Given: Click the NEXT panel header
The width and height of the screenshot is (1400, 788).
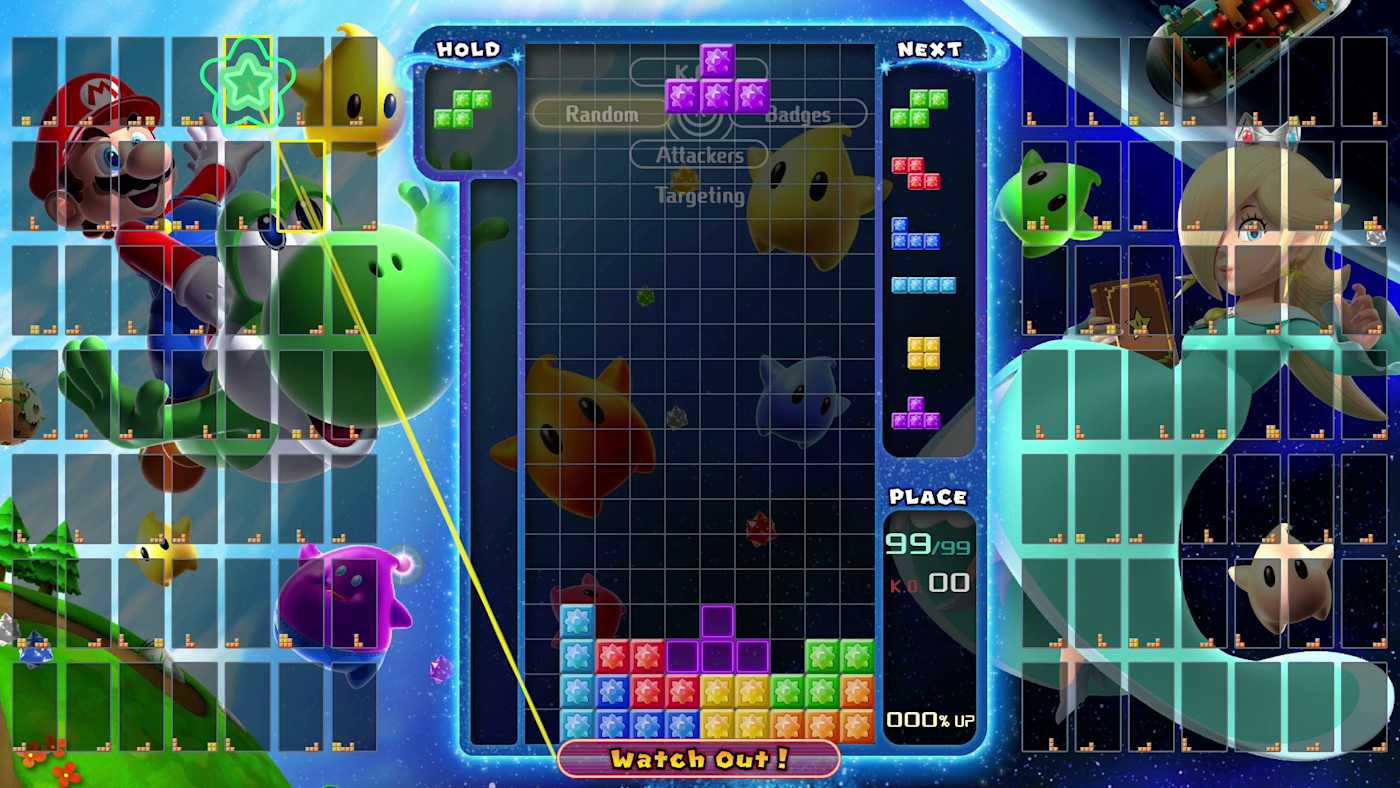Looking at the screenshot, I should [x=930, y=49].
